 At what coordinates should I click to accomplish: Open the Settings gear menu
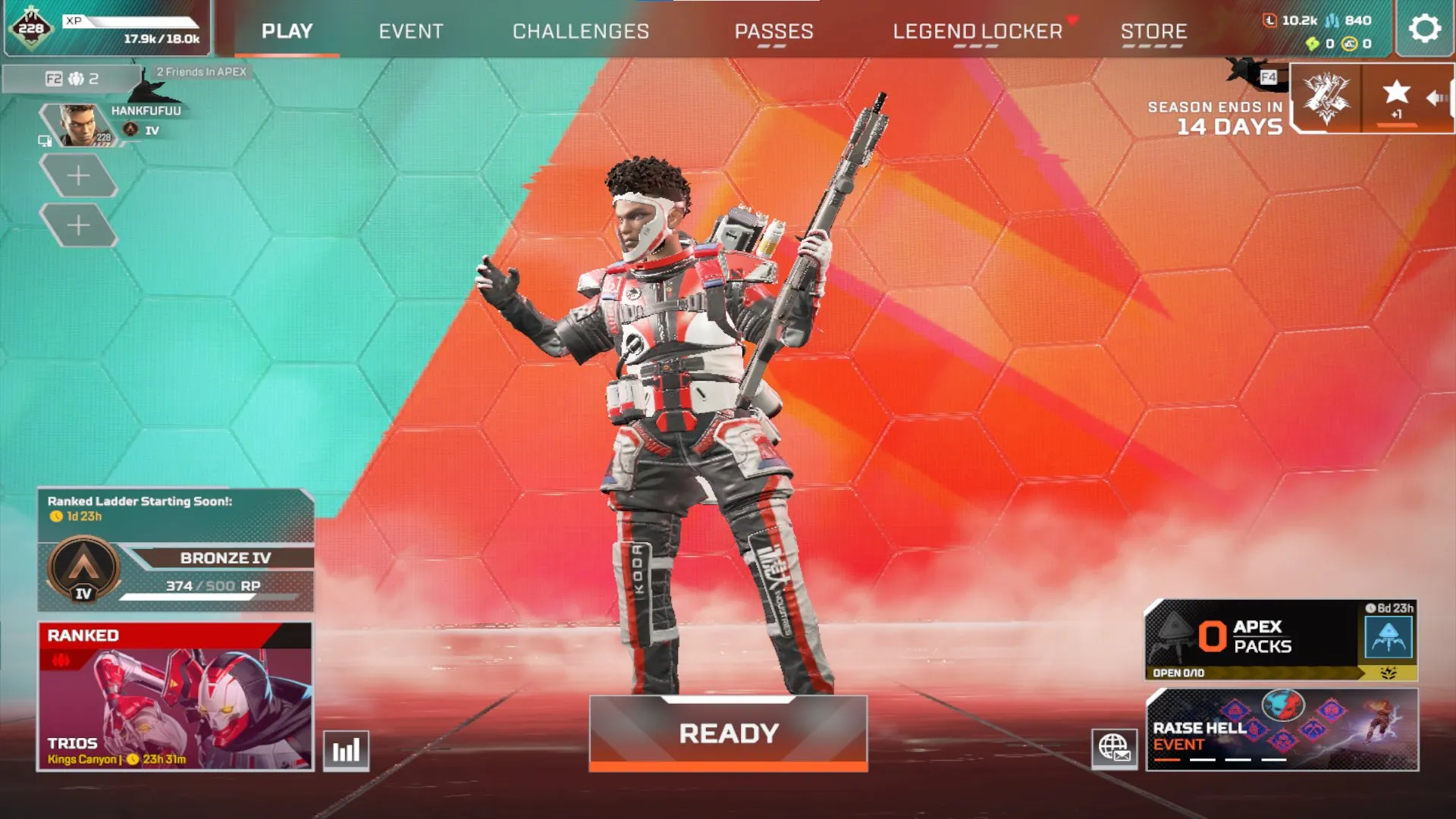click(x=1423, y=30)
